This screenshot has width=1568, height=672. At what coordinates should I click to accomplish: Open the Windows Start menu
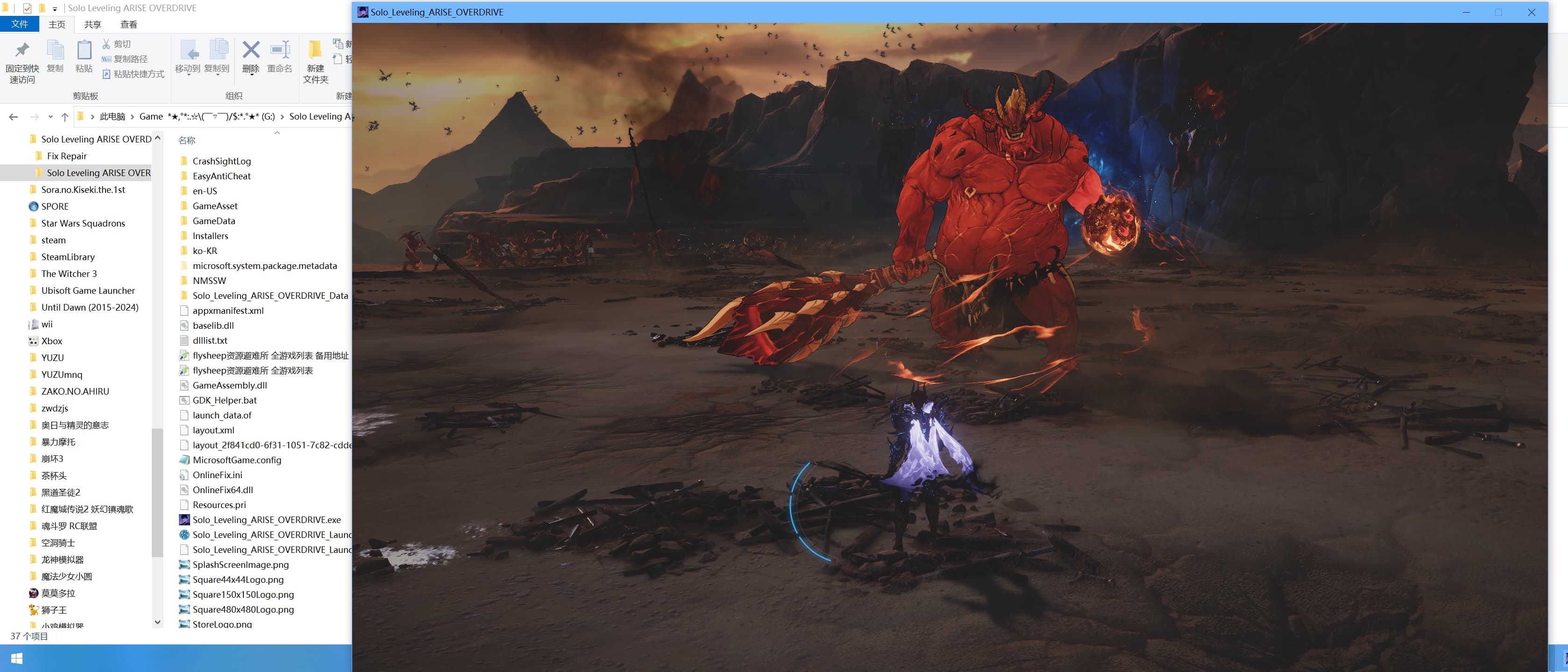pos(16,658)
